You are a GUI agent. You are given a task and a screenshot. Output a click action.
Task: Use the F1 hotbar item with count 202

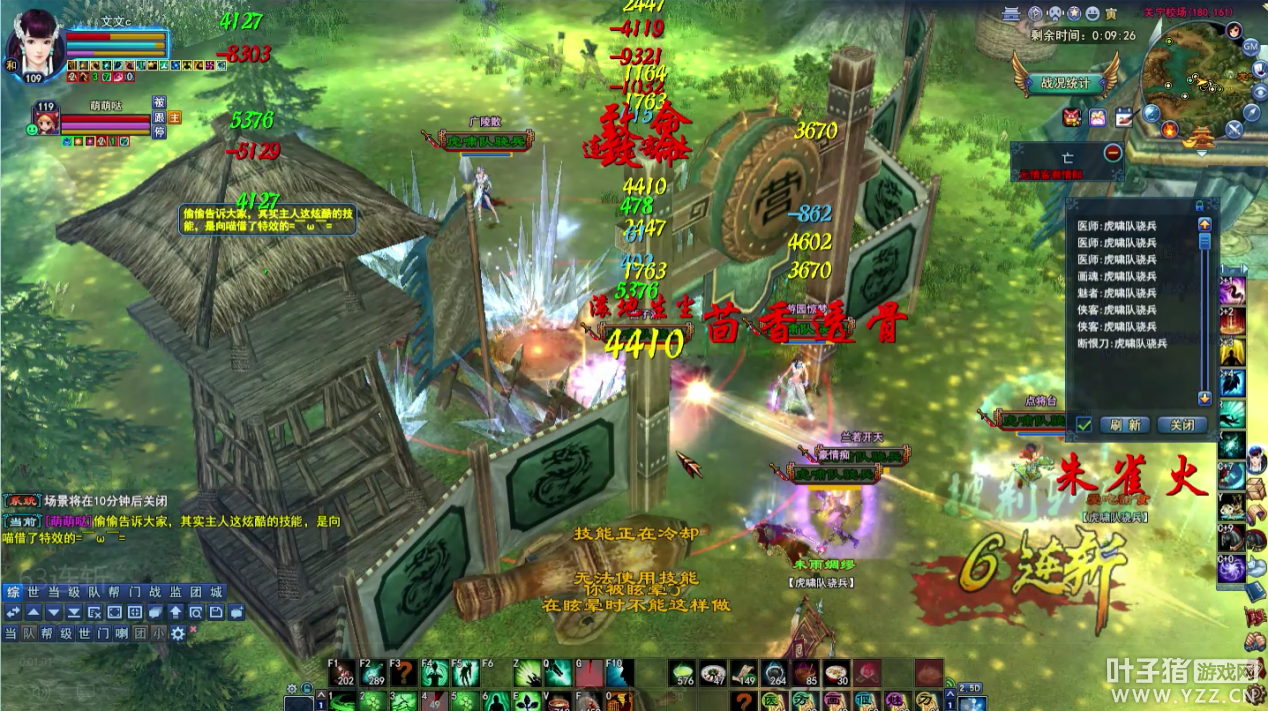click(344, 673)
